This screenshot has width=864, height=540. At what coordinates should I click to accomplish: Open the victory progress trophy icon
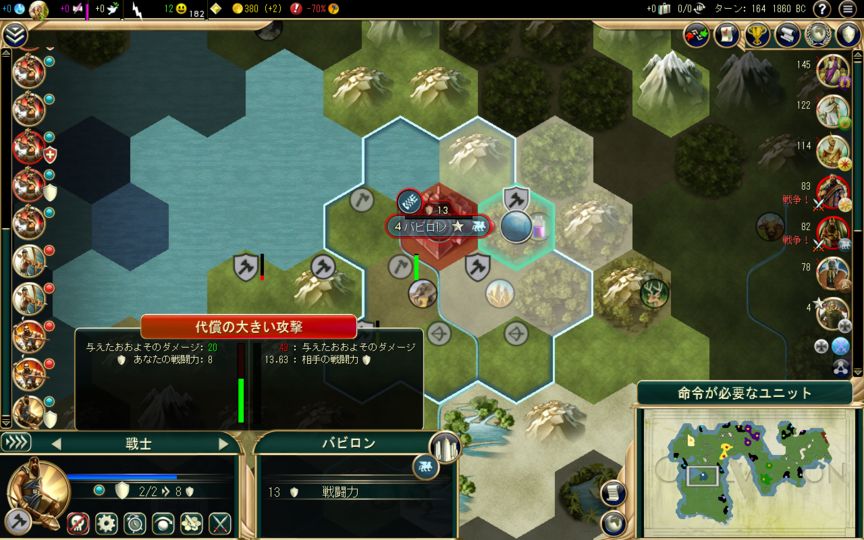click(758, 35)
